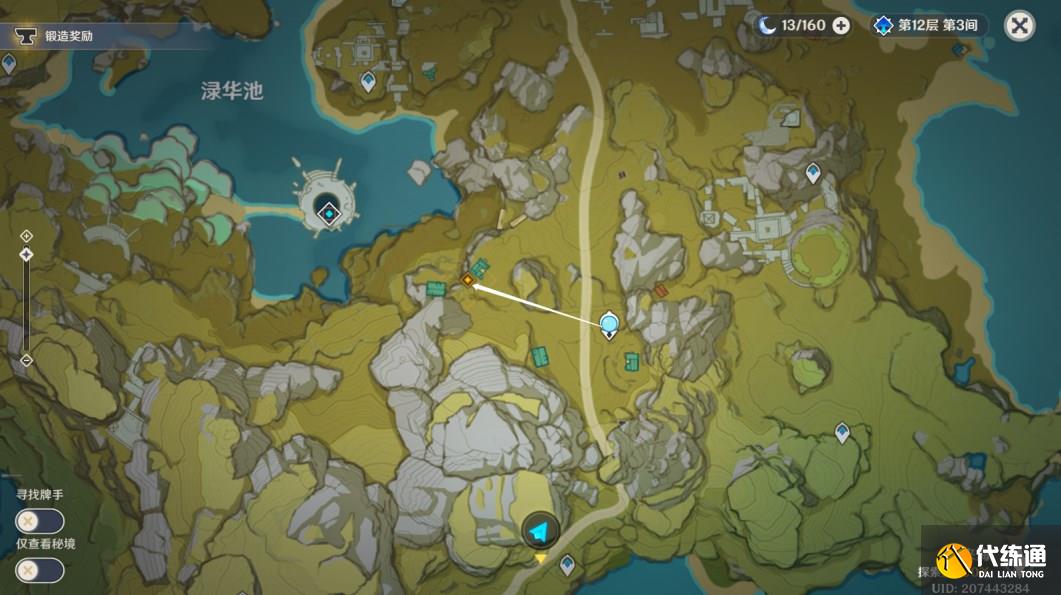The height and width of the screenshot is (595, 1061).
Task: Click the player location arrow marker
Action: 540,530
